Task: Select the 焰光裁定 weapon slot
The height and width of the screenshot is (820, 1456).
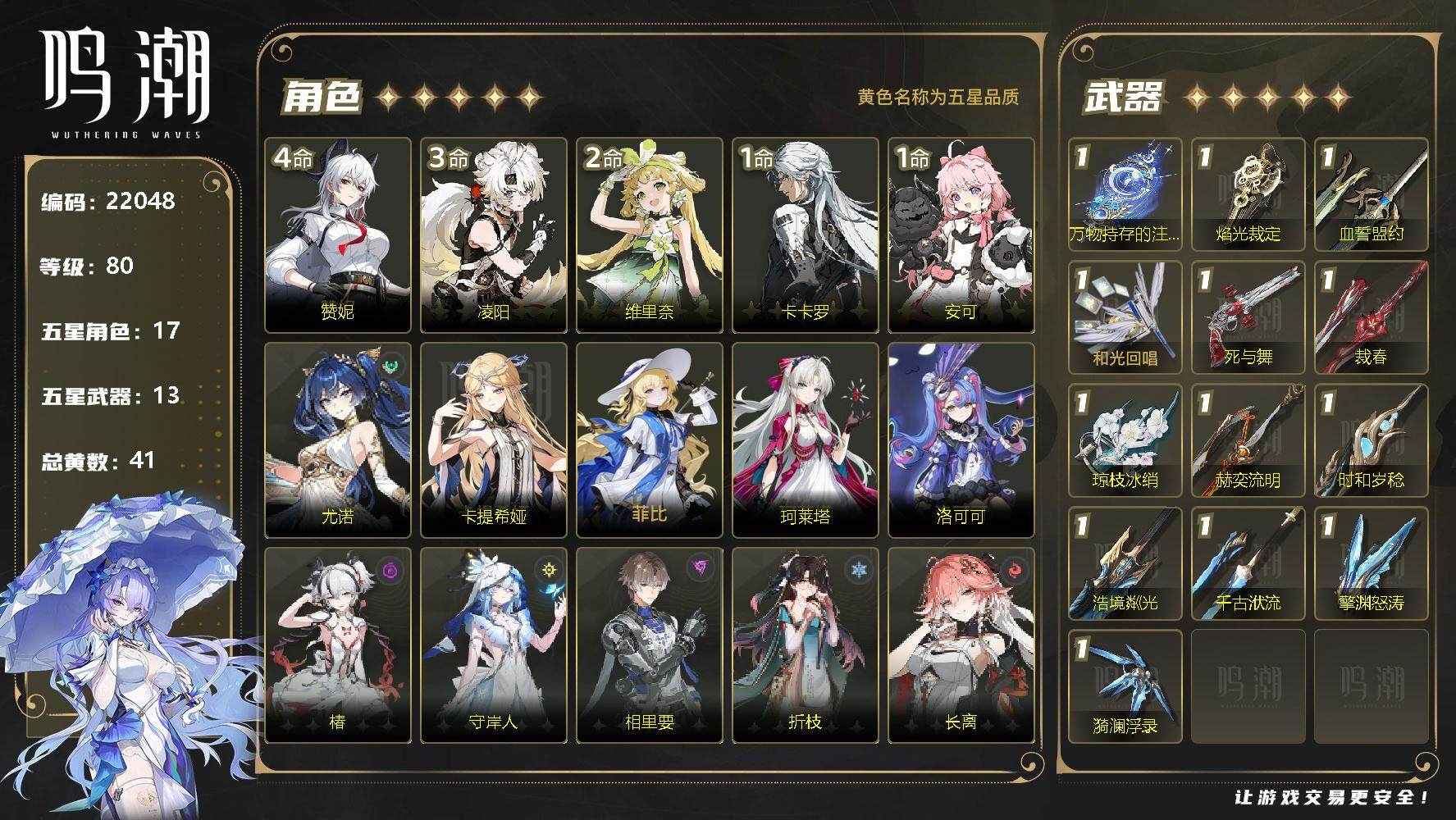Action: click(1248, 194)
